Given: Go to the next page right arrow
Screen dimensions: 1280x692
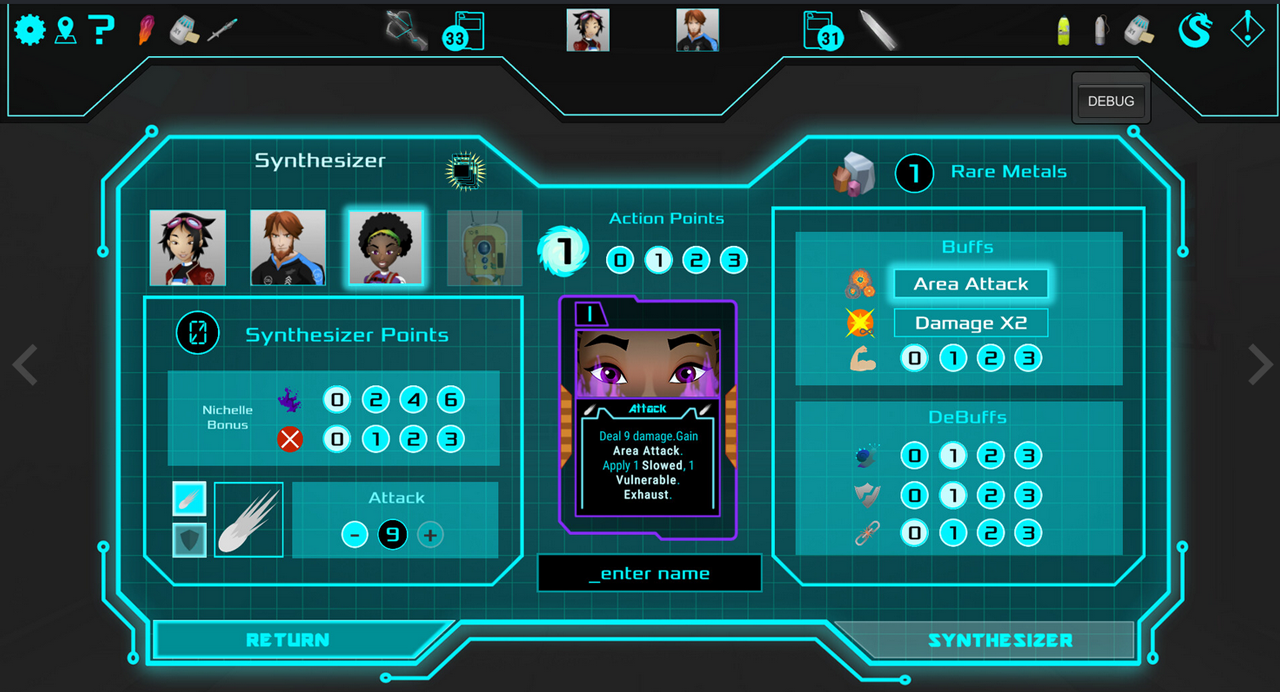Looking at the screenshot, I should click(1259, 366).
